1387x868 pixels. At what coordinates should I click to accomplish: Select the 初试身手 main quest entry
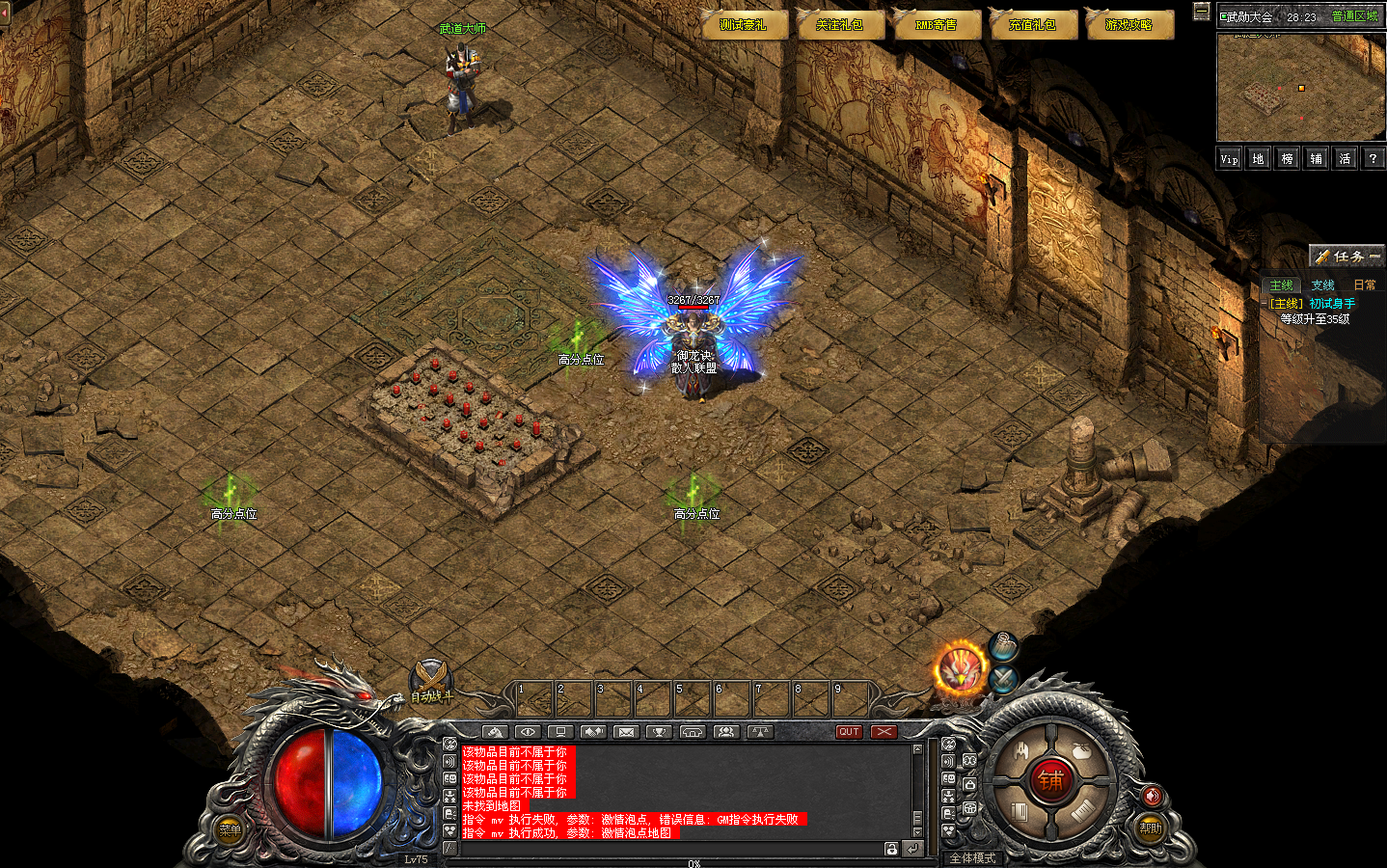(1332, 304)
